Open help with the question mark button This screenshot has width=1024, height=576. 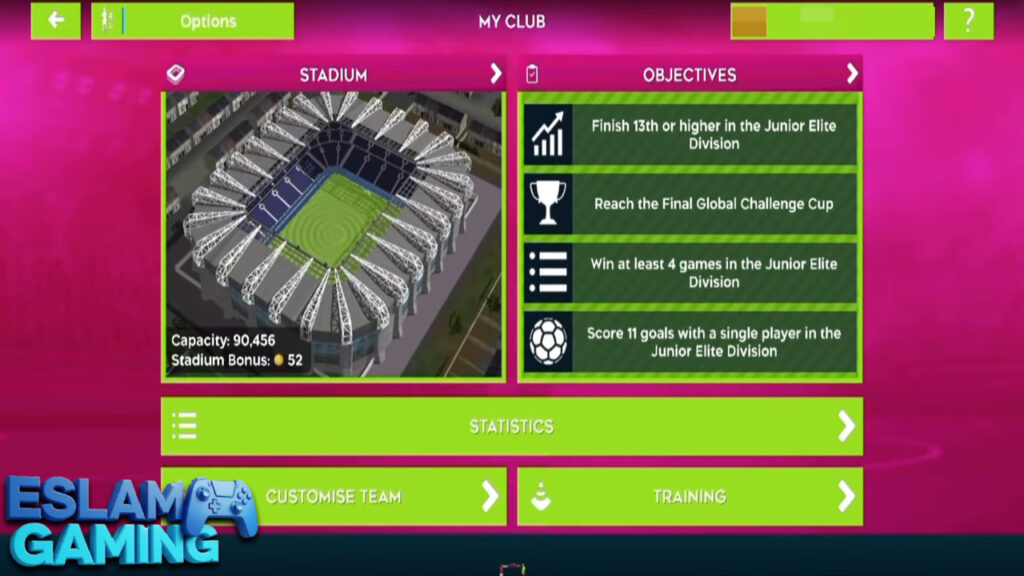[968, 21]
